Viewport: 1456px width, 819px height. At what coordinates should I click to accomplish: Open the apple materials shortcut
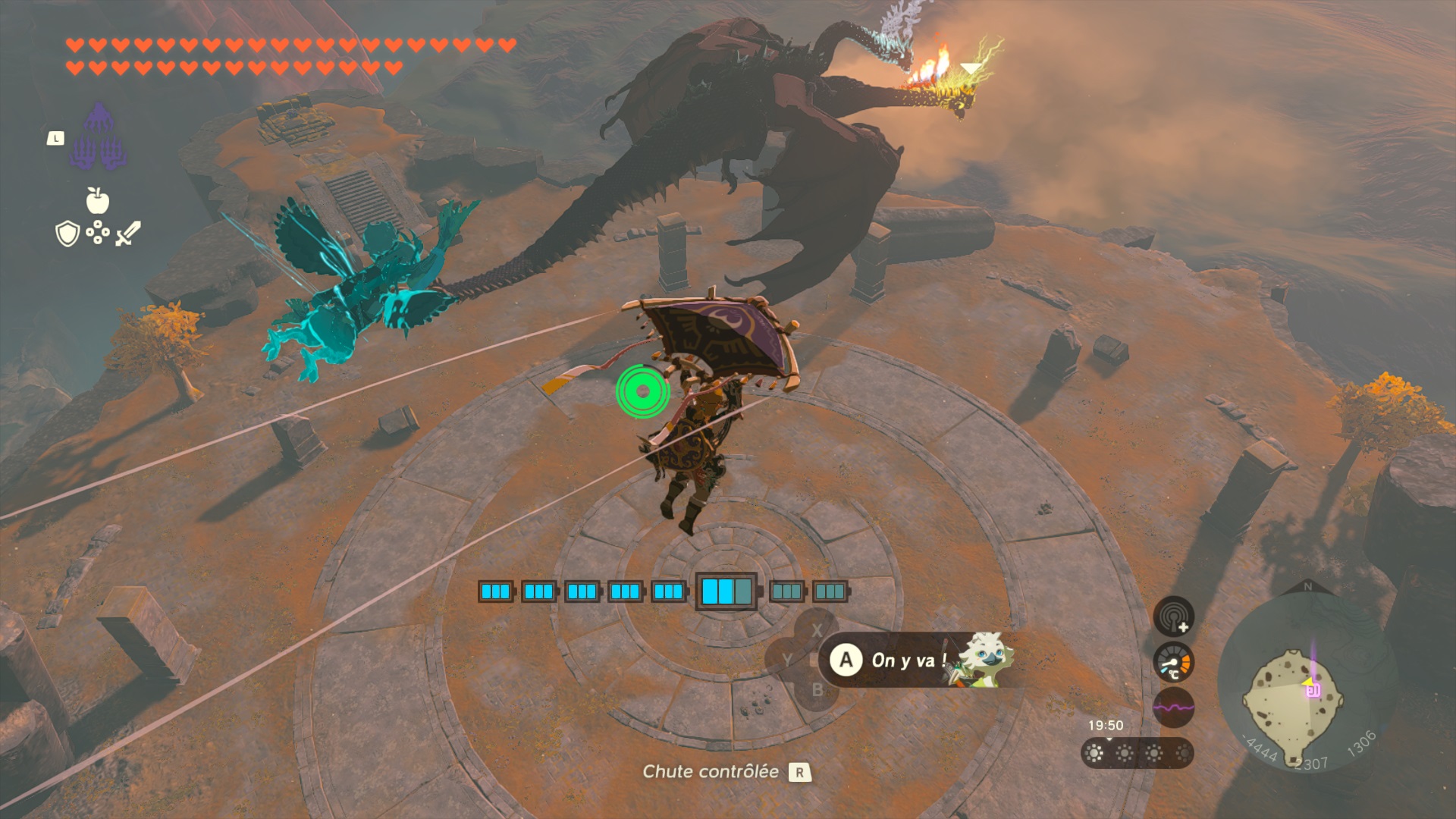coord(98,201)
